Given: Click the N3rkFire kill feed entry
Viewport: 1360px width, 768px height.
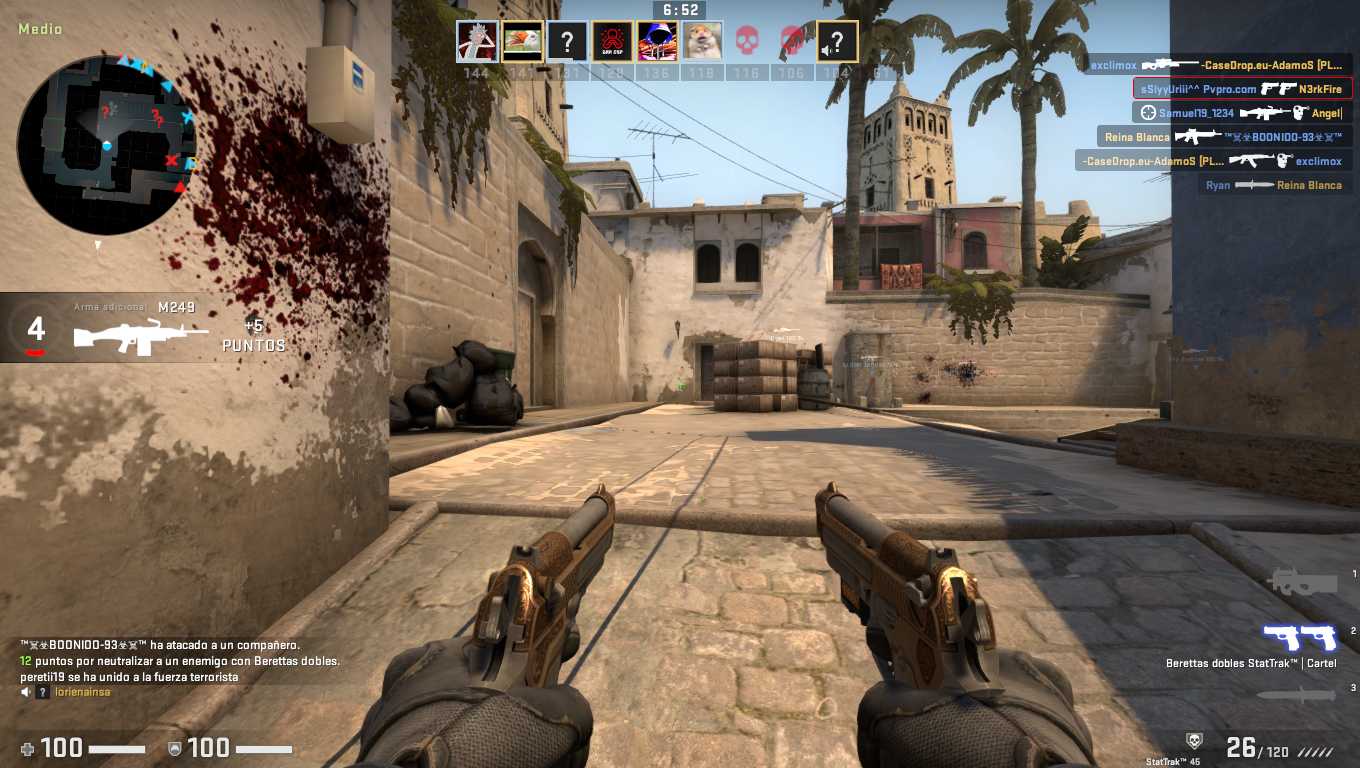Looking at the screenshot, I should click(1242, 89).
